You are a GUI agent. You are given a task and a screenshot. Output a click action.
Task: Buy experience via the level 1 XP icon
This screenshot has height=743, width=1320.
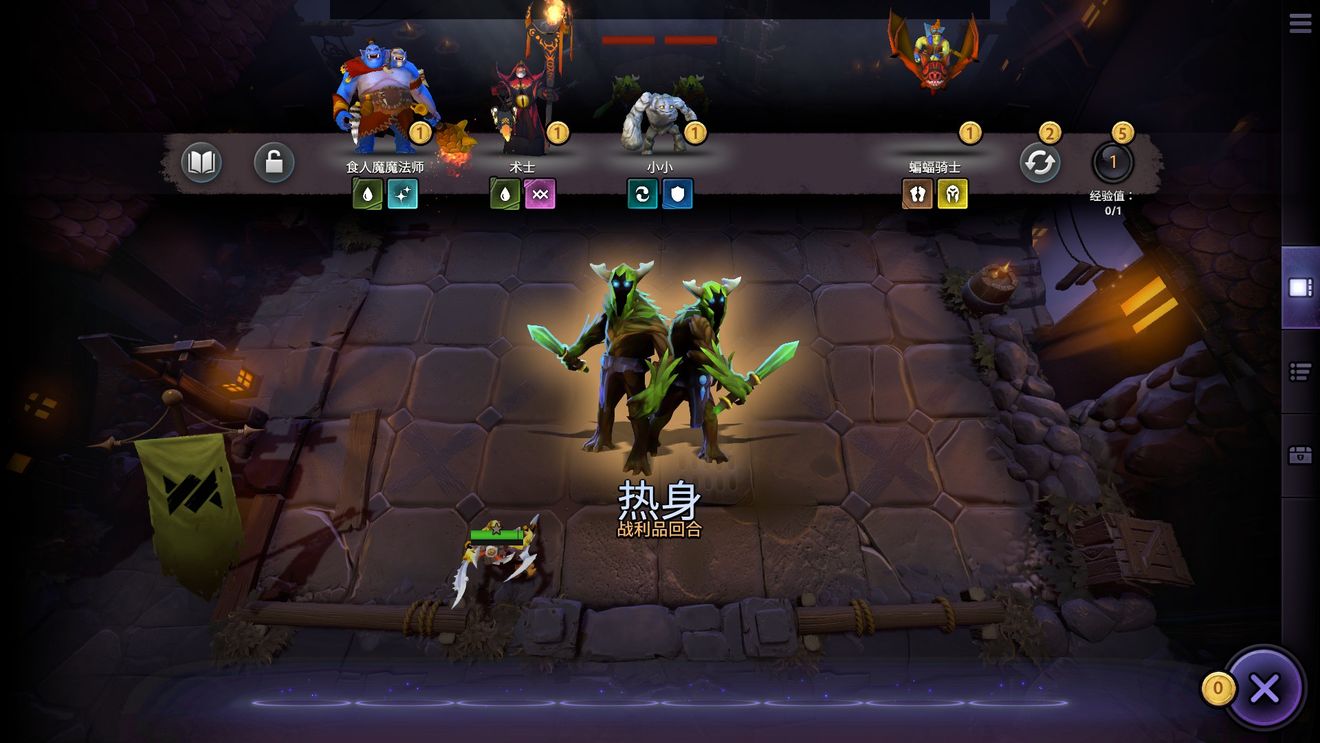click(x=1113, y=162)
